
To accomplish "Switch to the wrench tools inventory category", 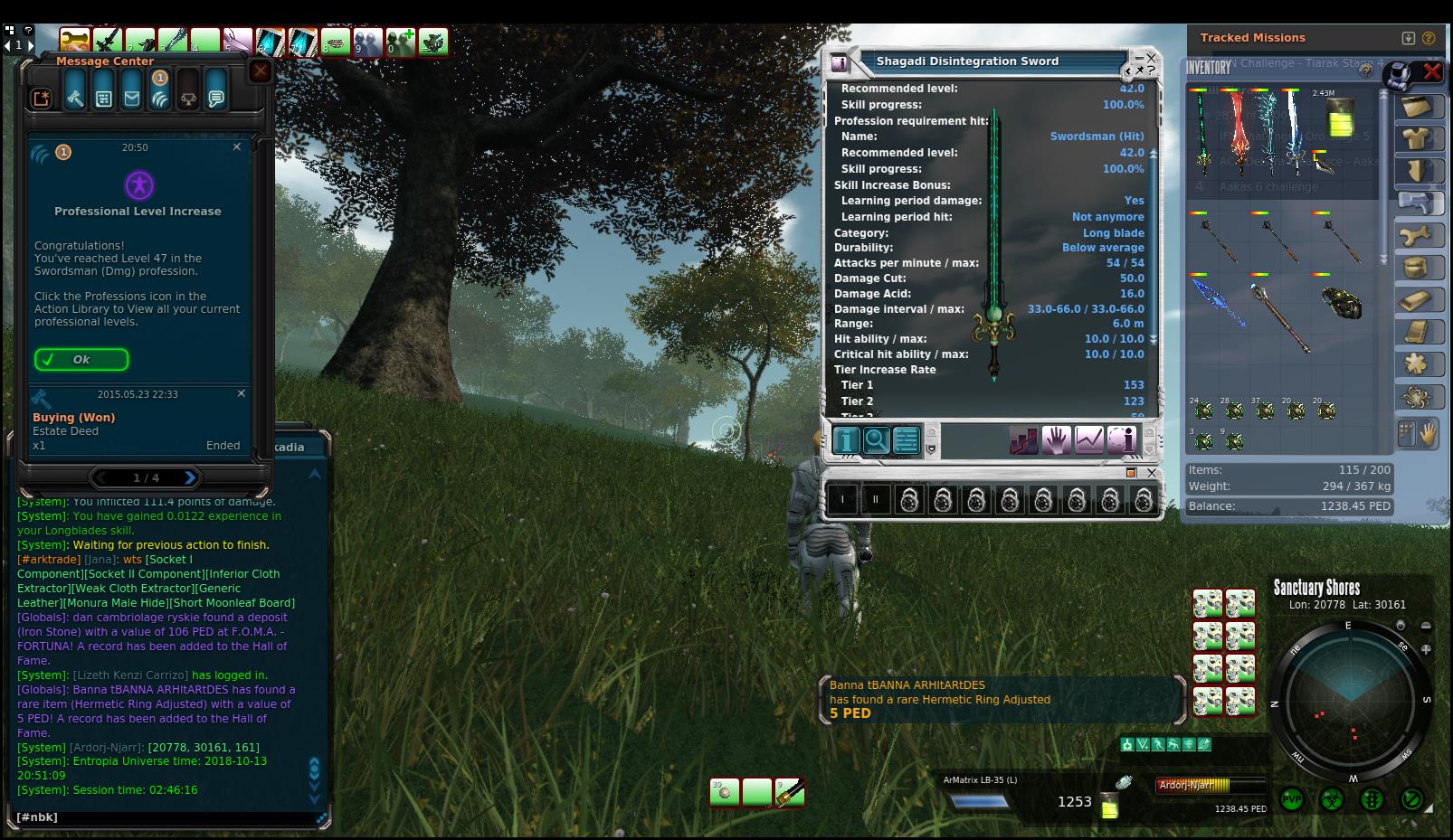I will [x=1417, y=236].
